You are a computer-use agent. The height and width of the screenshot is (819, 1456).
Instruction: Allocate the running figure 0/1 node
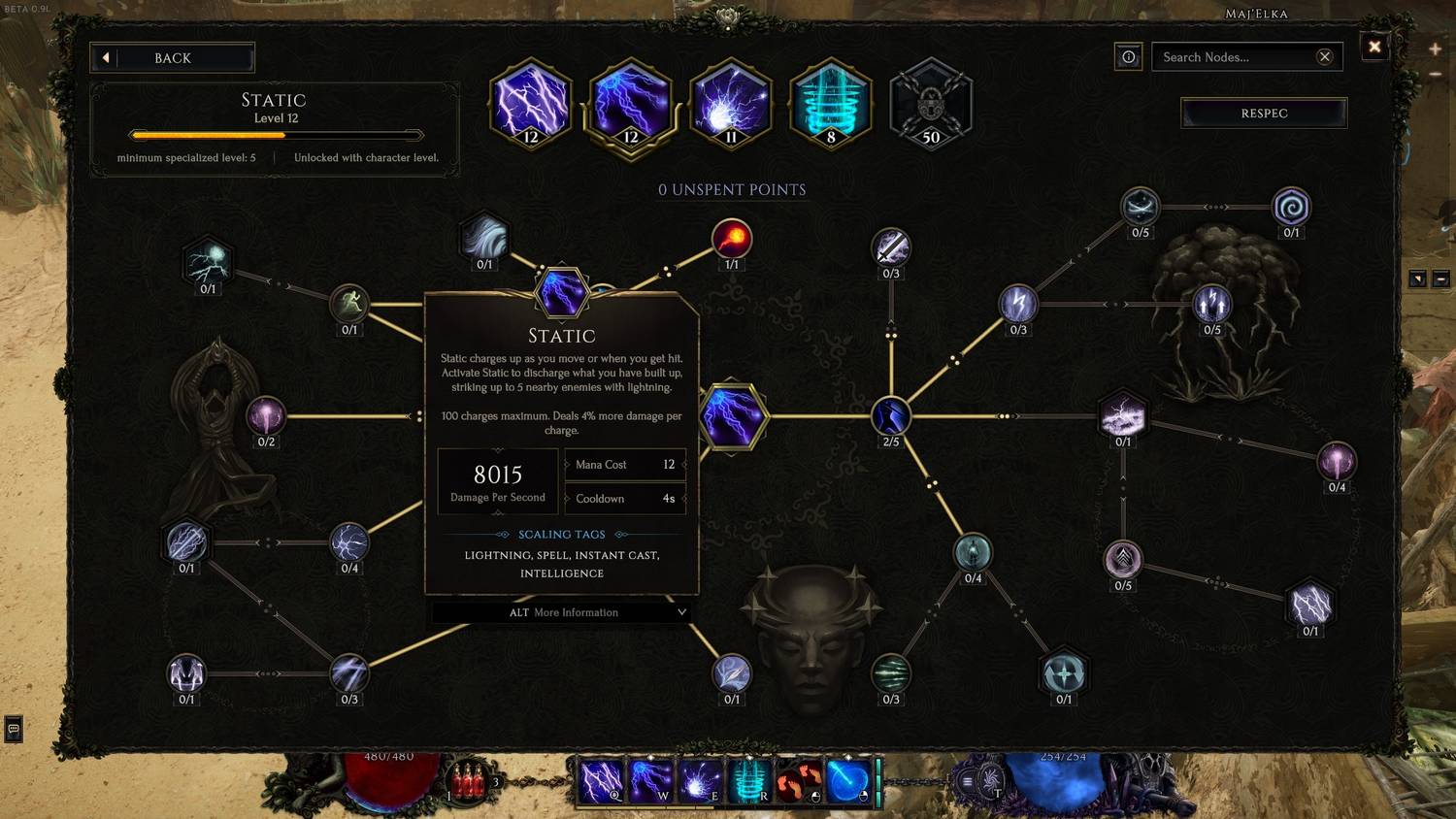(x=349, y=304)
